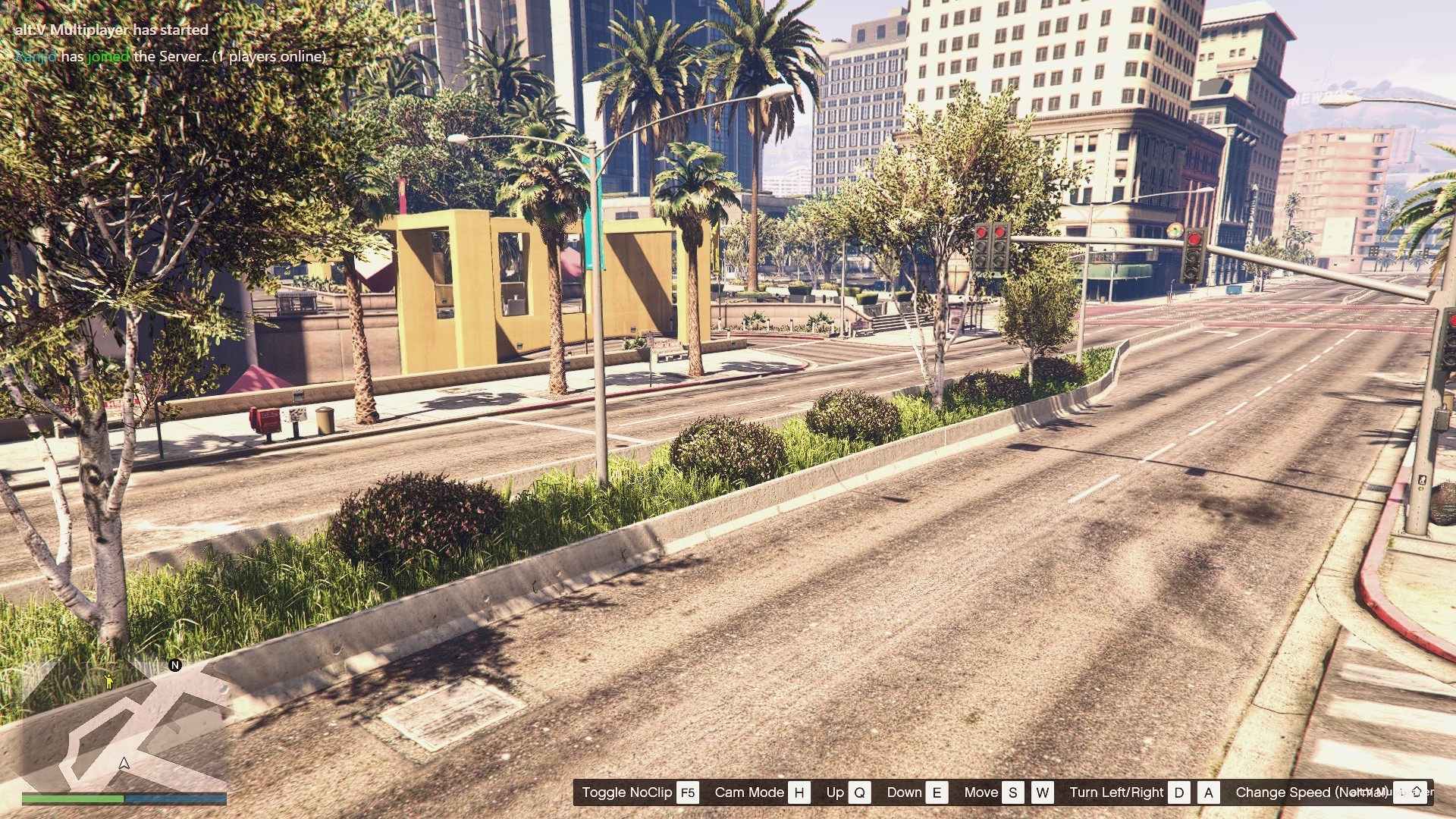Click the minimap in the corner
This screenshot has height=819, width=1456.
point(124,724)
